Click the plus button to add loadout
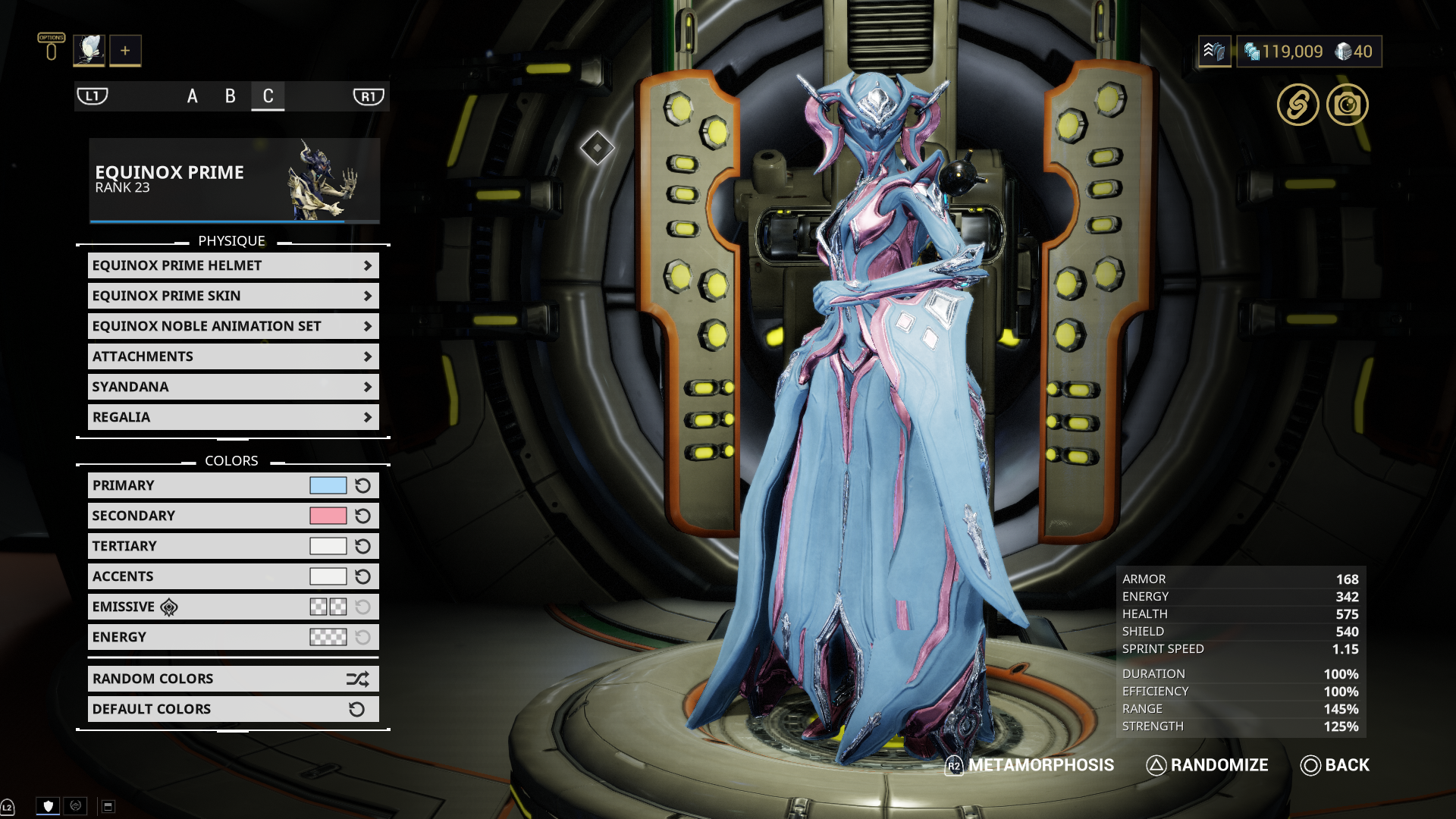Viewport: 1456px width, 819px height. coord(125,51)
